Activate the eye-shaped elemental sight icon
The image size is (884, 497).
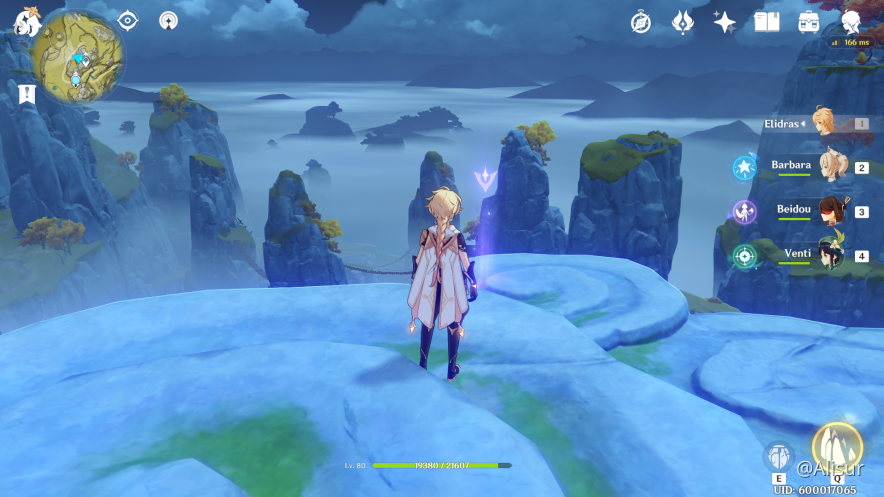[x=128, y=20]
